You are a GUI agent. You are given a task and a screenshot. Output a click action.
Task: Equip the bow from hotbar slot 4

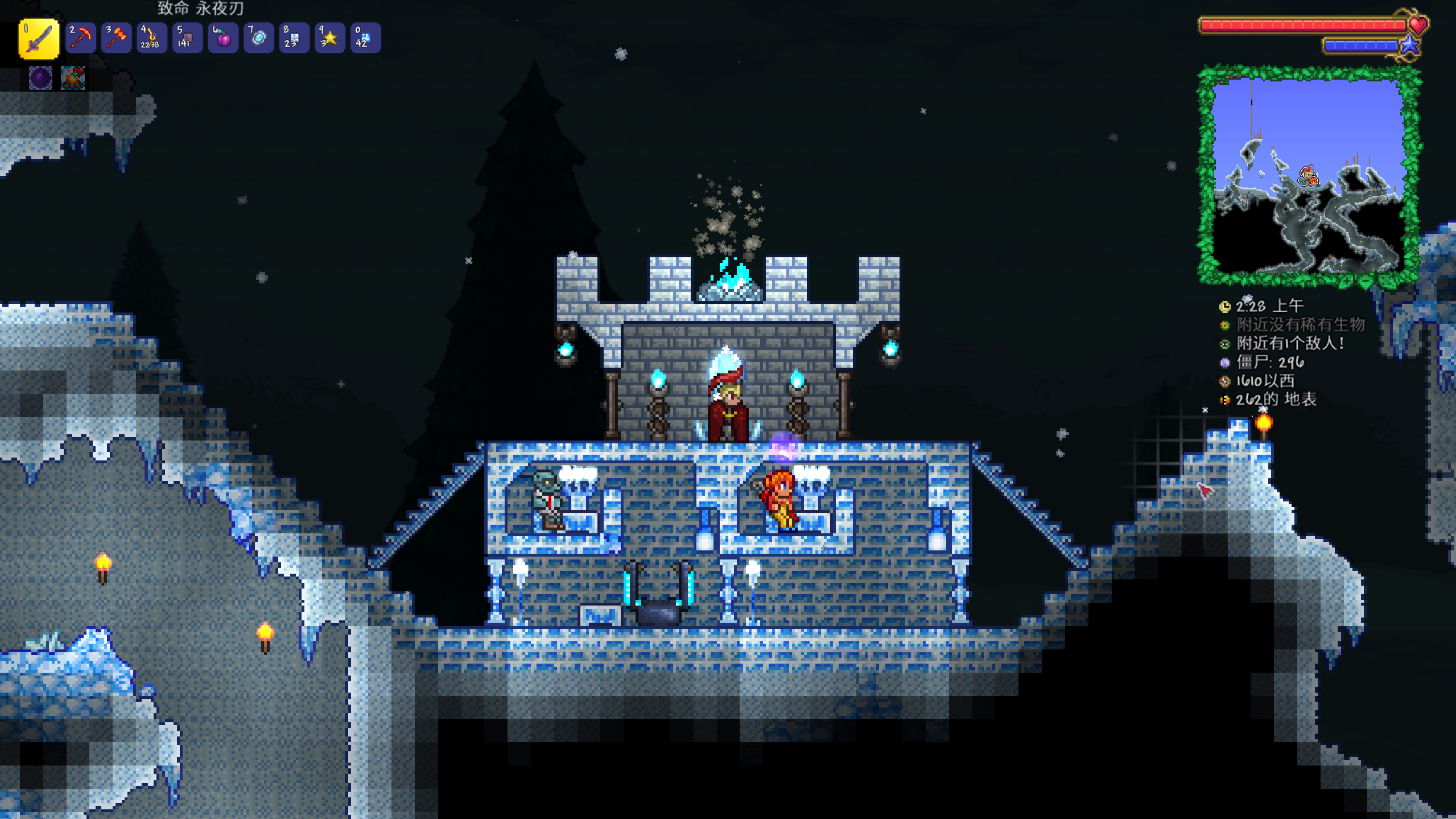151,38
